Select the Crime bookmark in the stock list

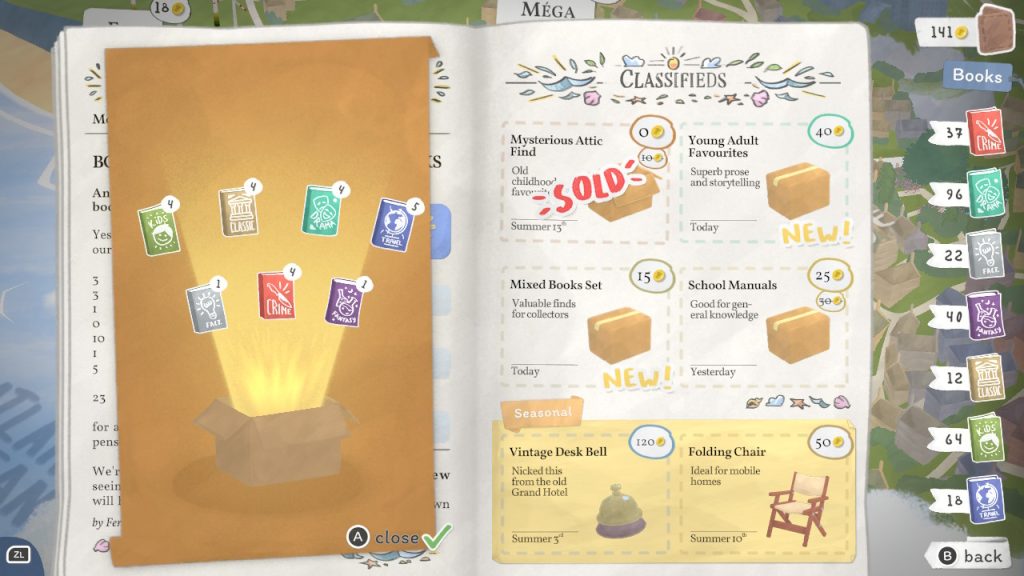click(x=986, y=132)
